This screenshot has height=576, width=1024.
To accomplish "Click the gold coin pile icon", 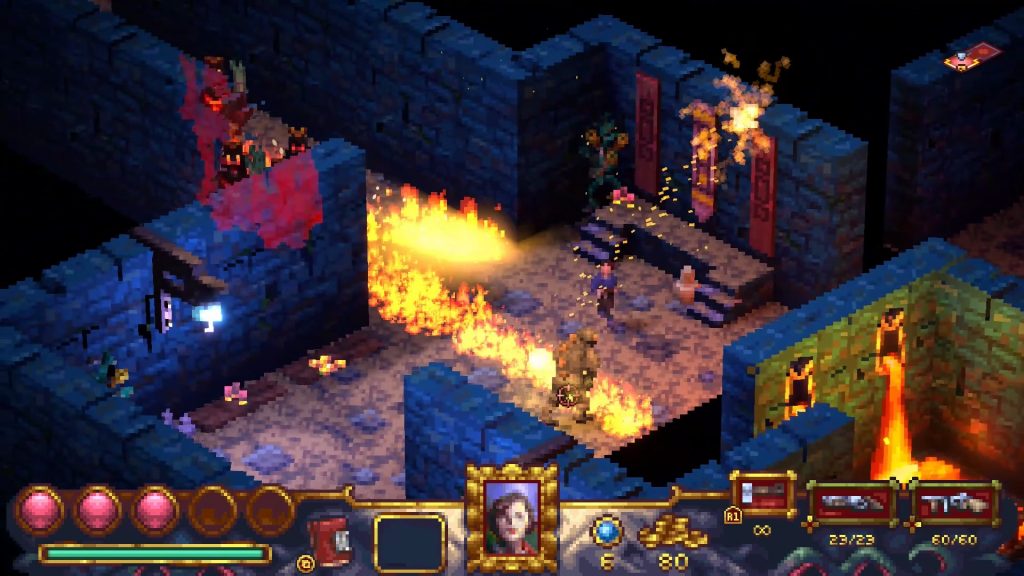I will [672, 533].
